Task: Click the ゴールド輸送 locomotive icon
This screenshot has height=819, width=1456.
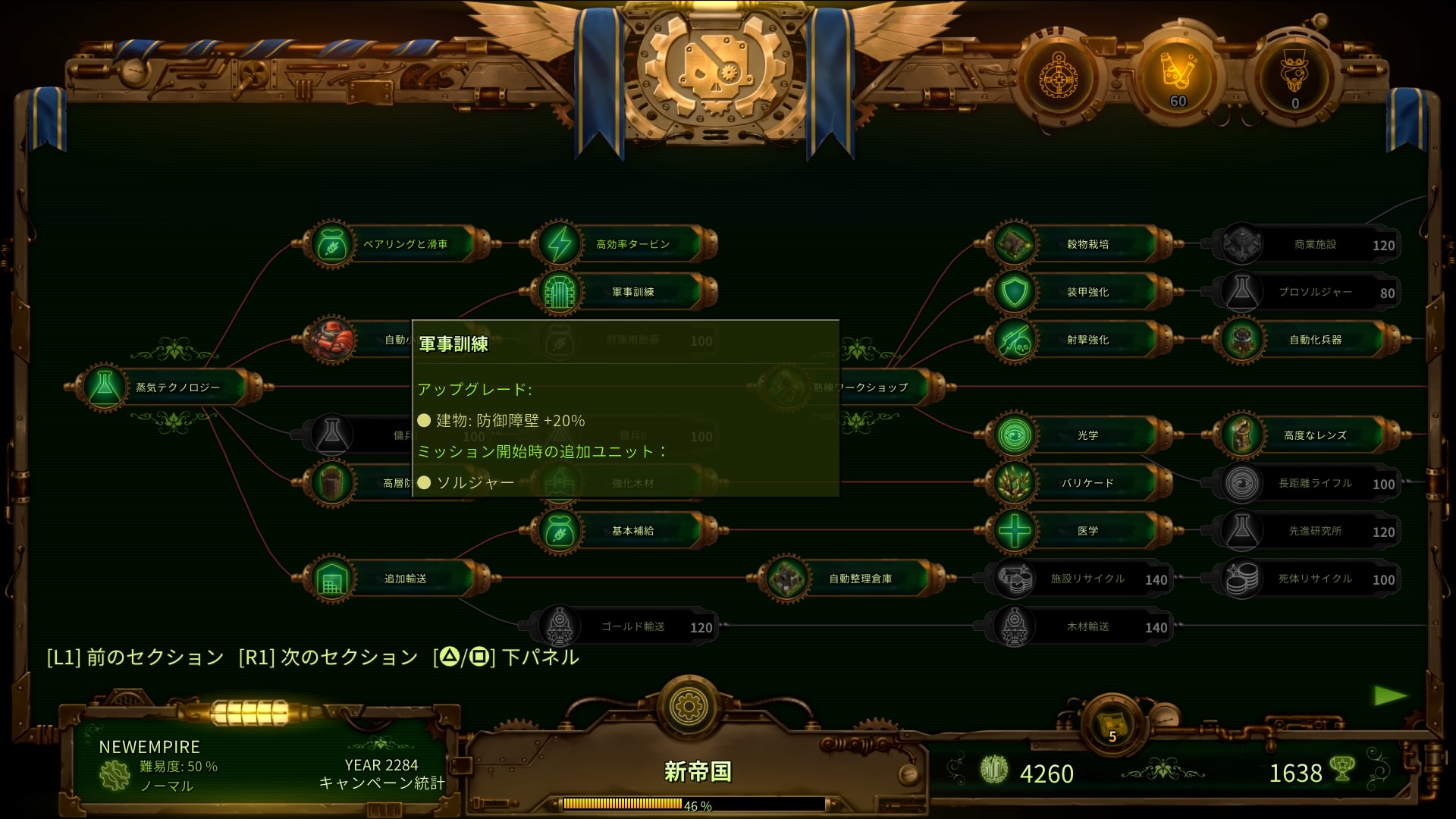Action: (559, 626)
